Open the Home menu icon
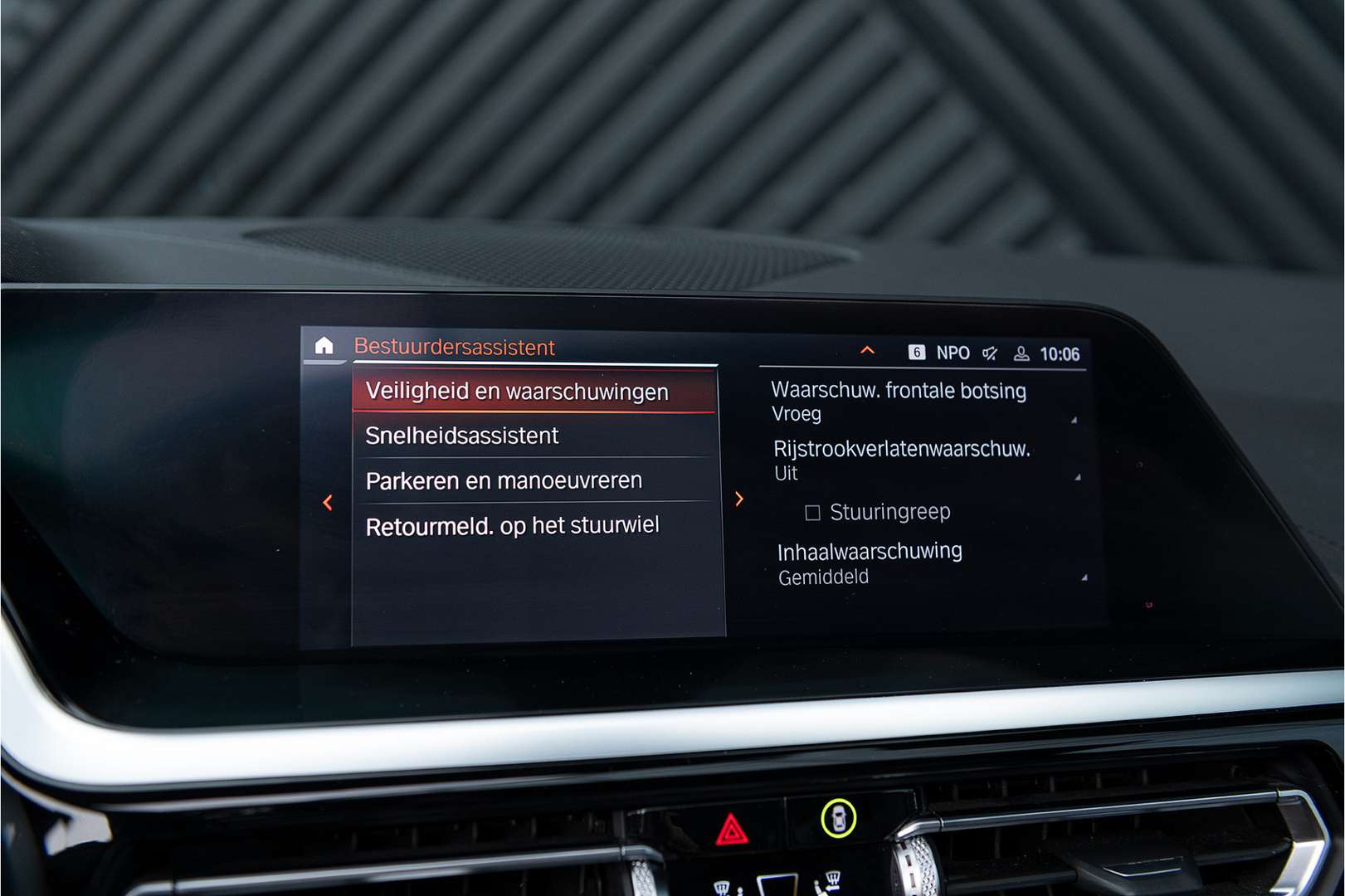This screenshot has width=1345, height=896. [325, 348]
